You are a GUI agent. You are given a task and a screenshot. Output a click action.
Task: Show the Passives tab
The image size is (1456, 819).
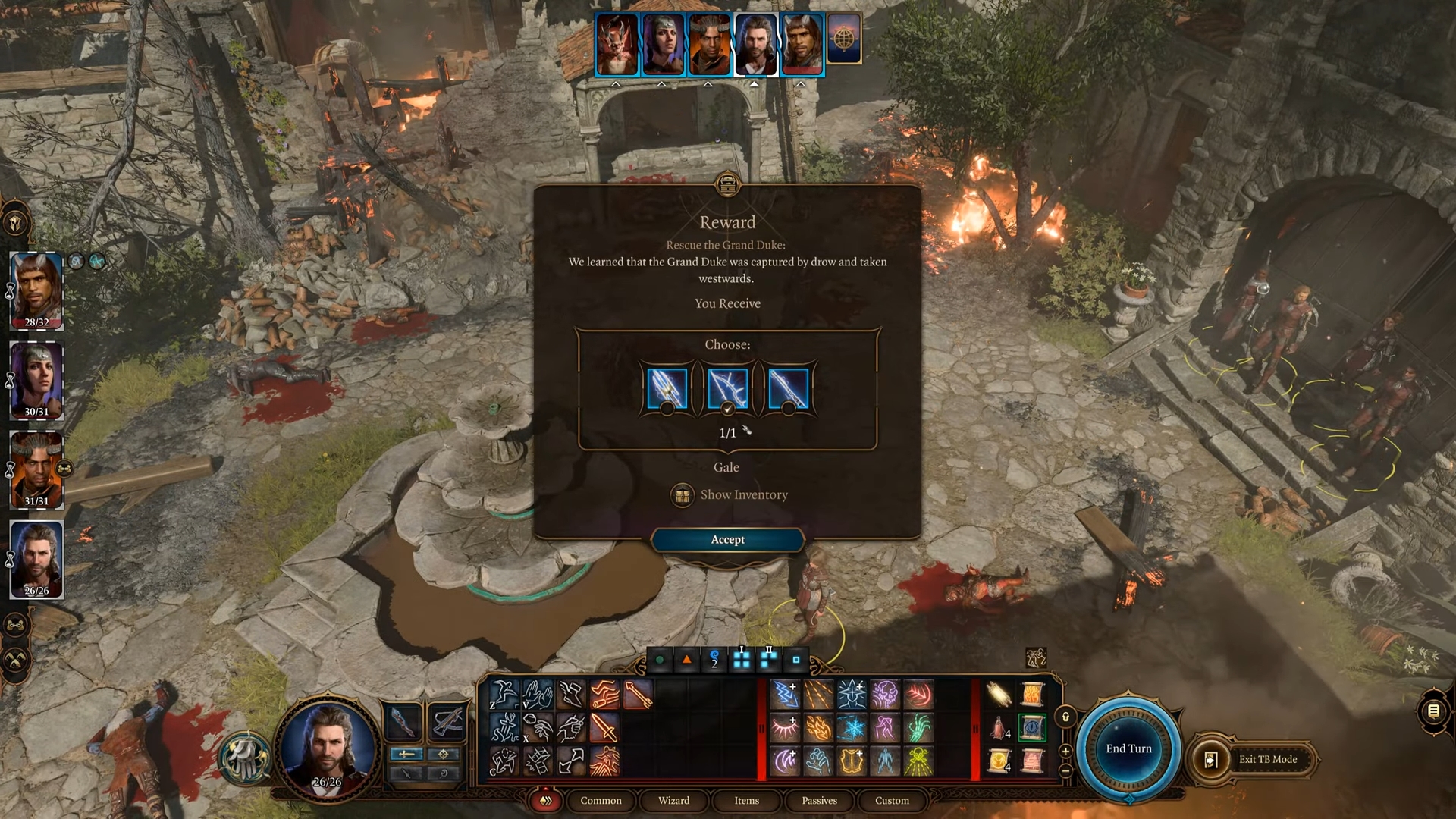[x=819, y=801]
